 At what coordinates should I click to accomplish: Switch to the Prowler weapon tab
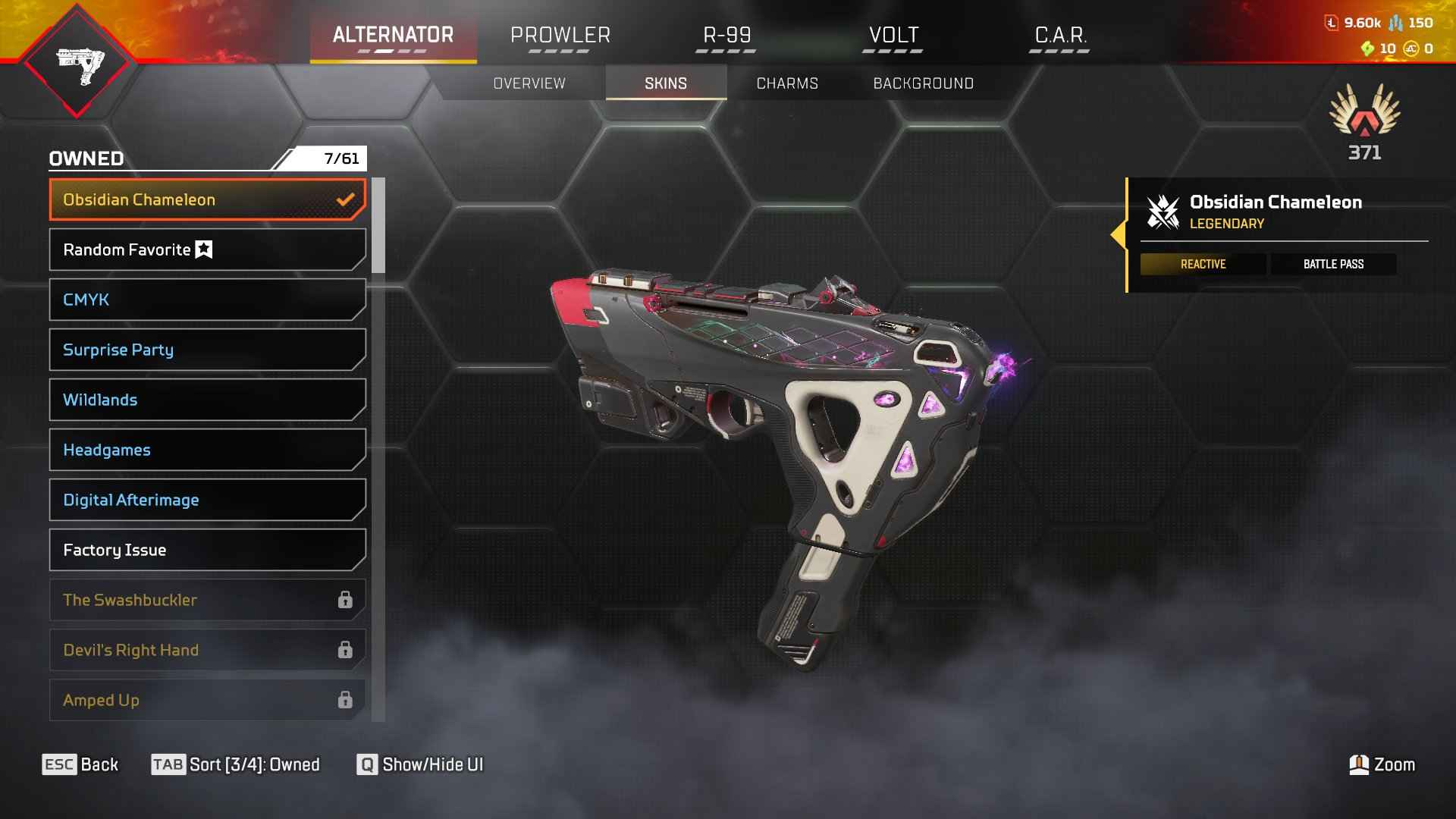[x=560, y=36]
